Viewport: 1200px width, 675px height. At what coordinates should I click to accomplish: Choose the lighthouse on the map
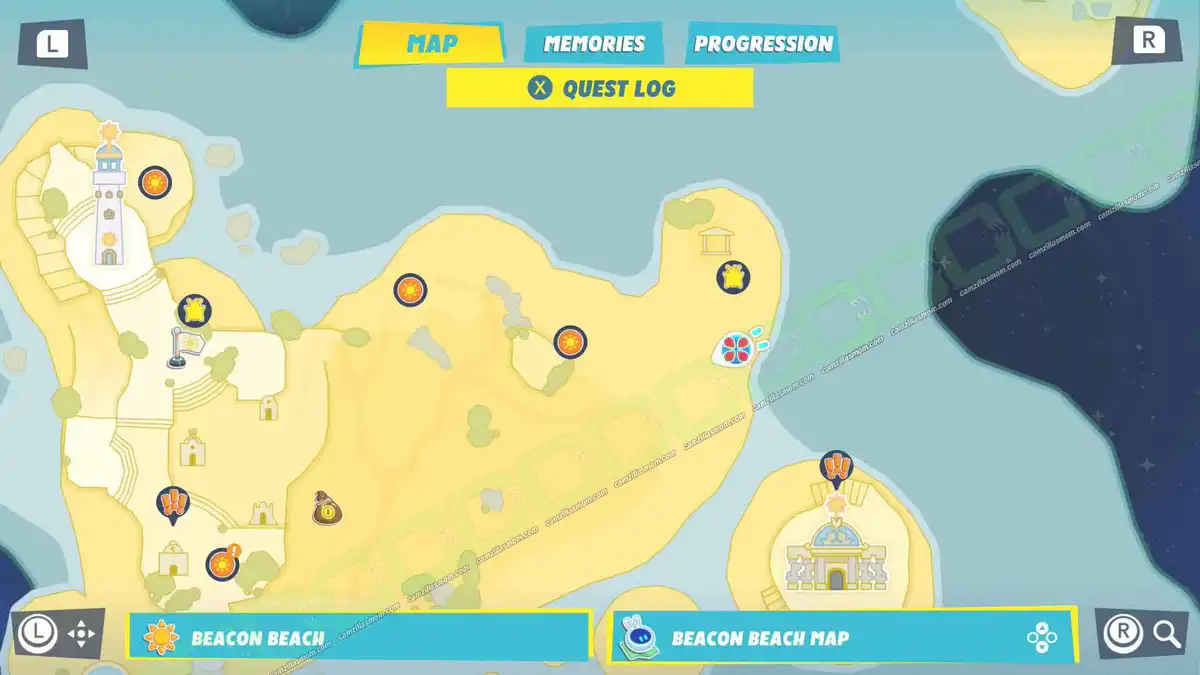(x=109, y=205)
